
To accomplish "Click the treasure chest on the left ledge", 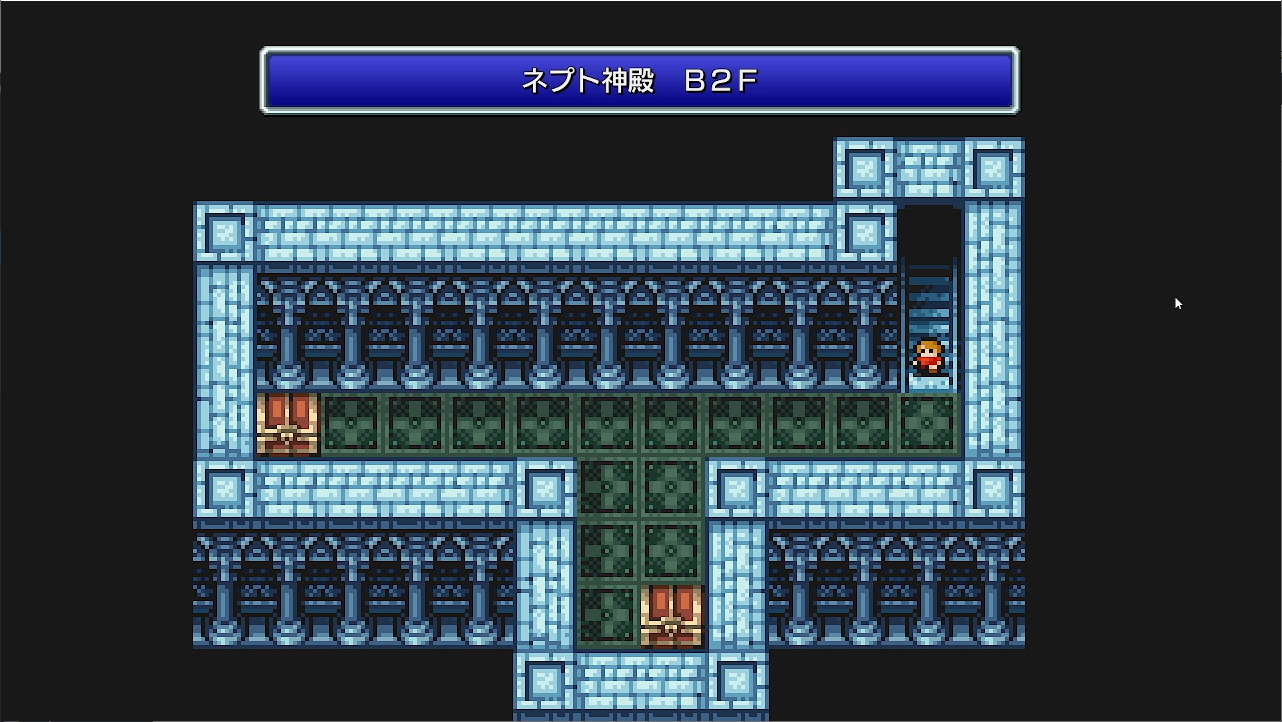I will [x=288, y=425].
